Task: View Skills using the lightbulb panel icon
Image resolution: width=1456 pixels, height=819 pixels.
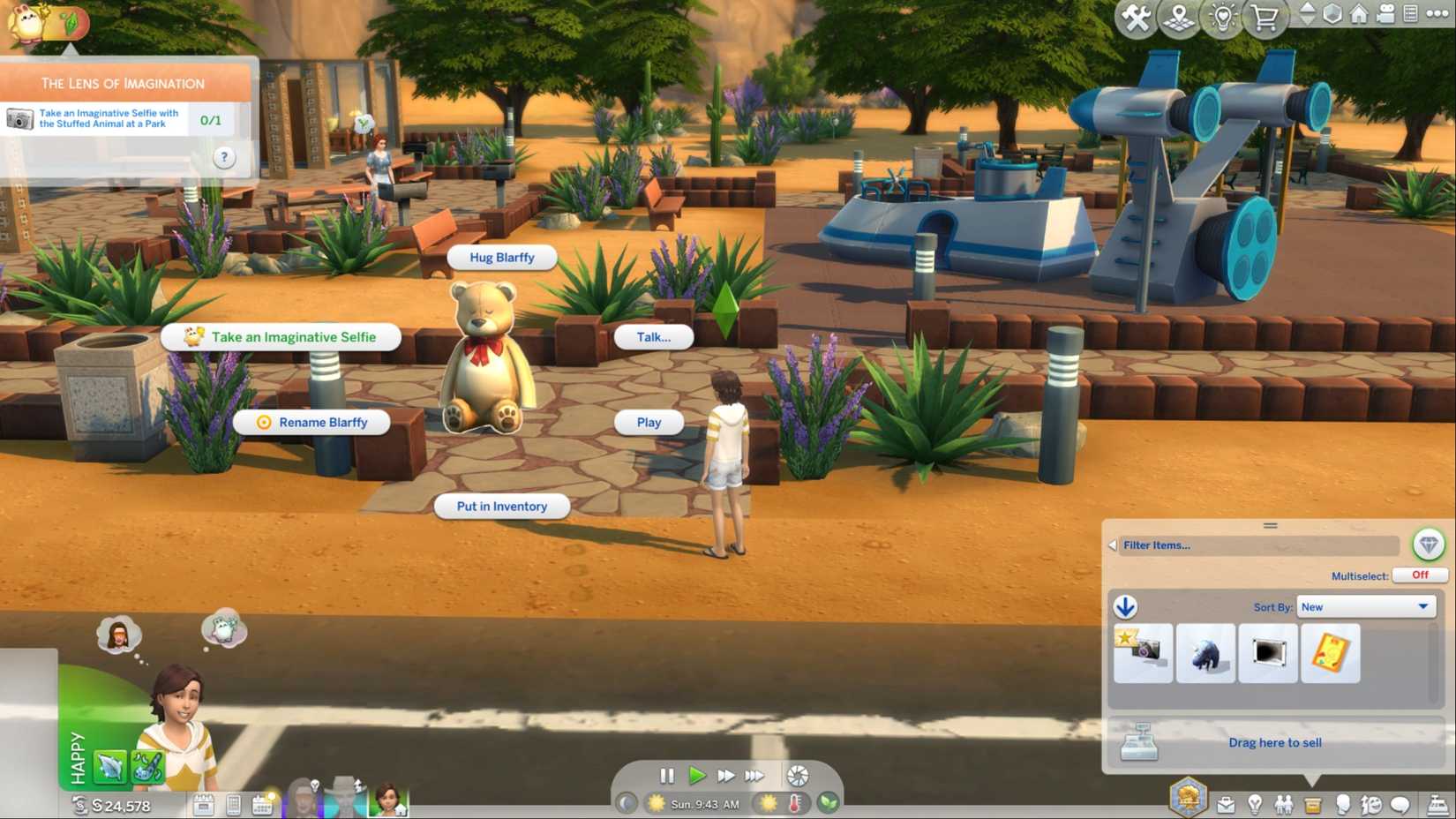Action: click(x=1256, y=805)
